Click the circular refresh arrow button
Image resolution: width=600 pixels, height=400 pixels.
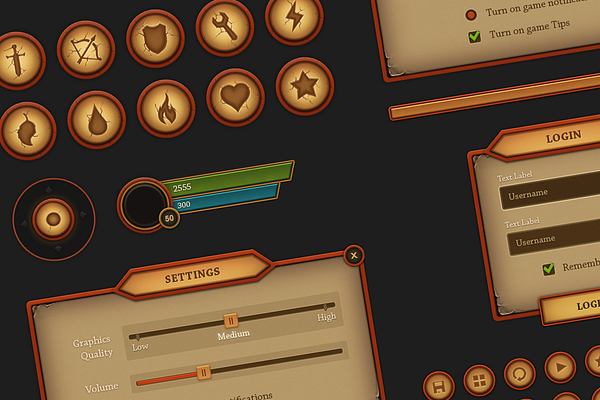click(520, 373)
